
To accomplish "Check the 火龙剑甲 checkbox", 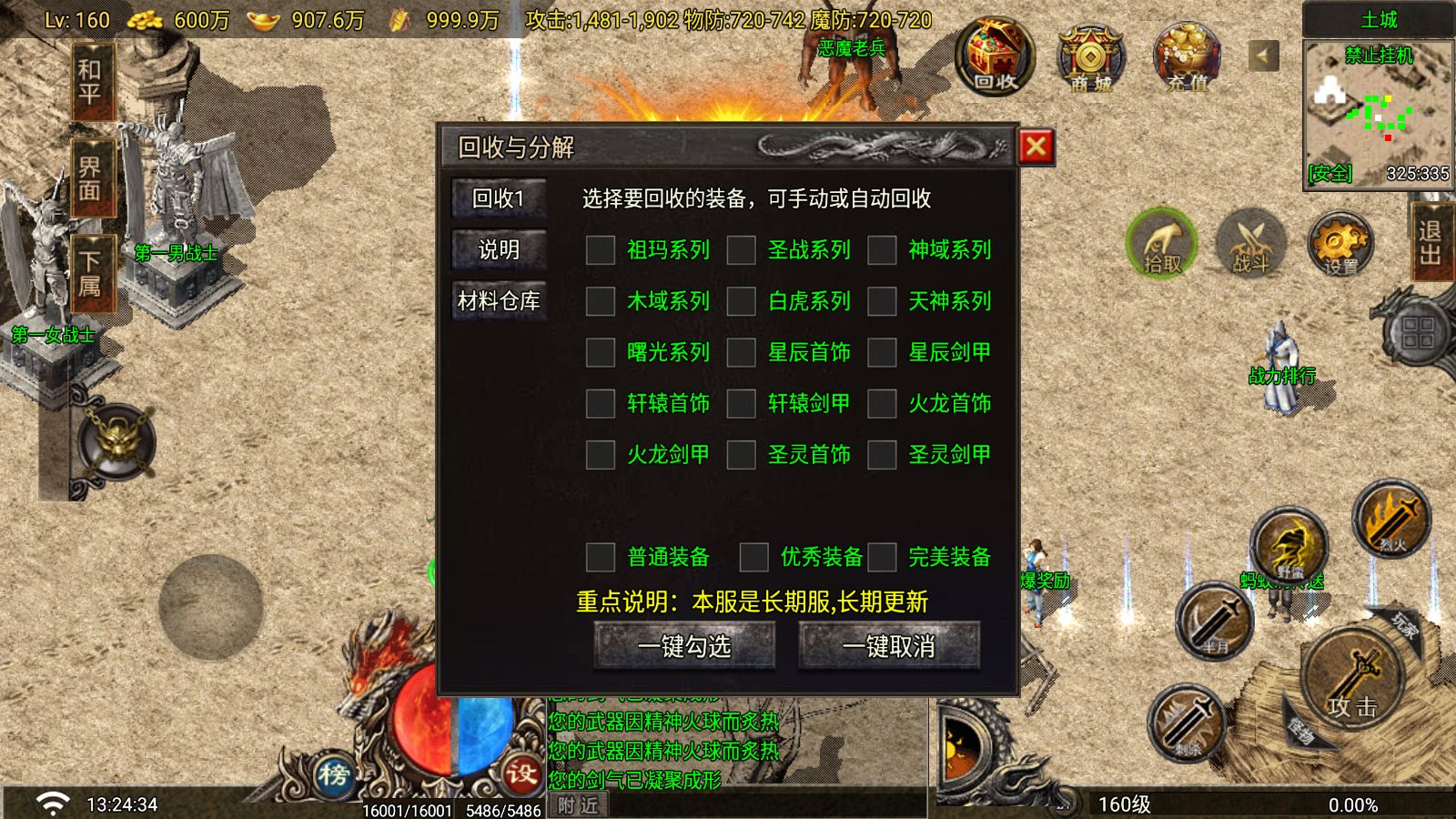I will tap(601, 455).
